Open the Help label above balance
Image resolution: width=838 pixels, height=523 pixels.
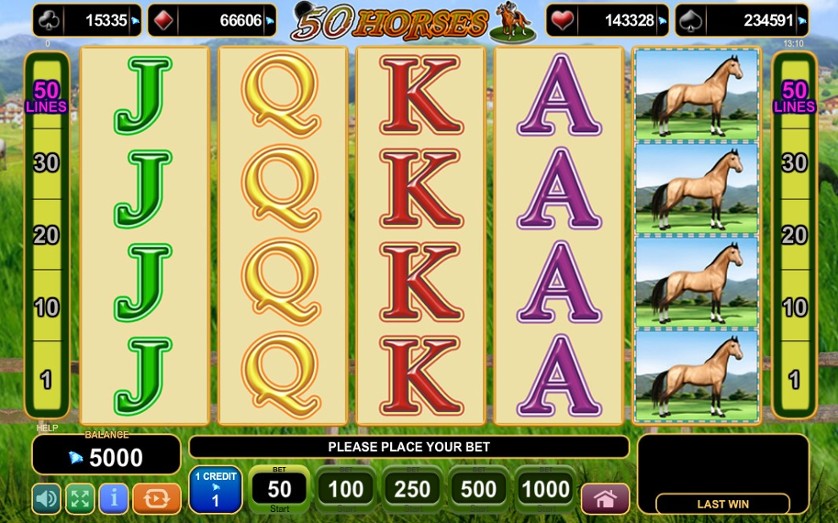coord(47,428)
